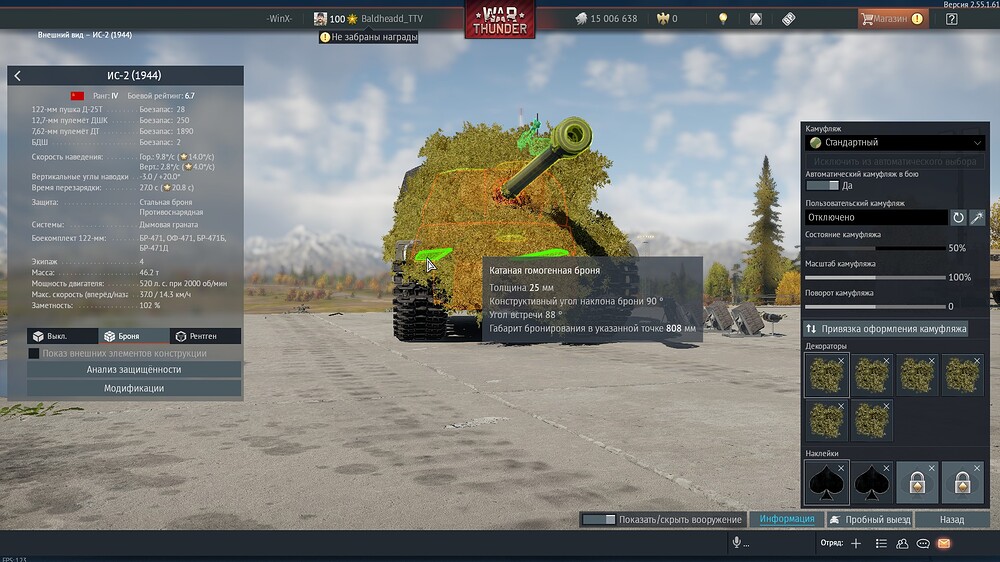This screenshot has width=1000, height=562.
Task: Click the Назад back button
Action: (952, 520)
